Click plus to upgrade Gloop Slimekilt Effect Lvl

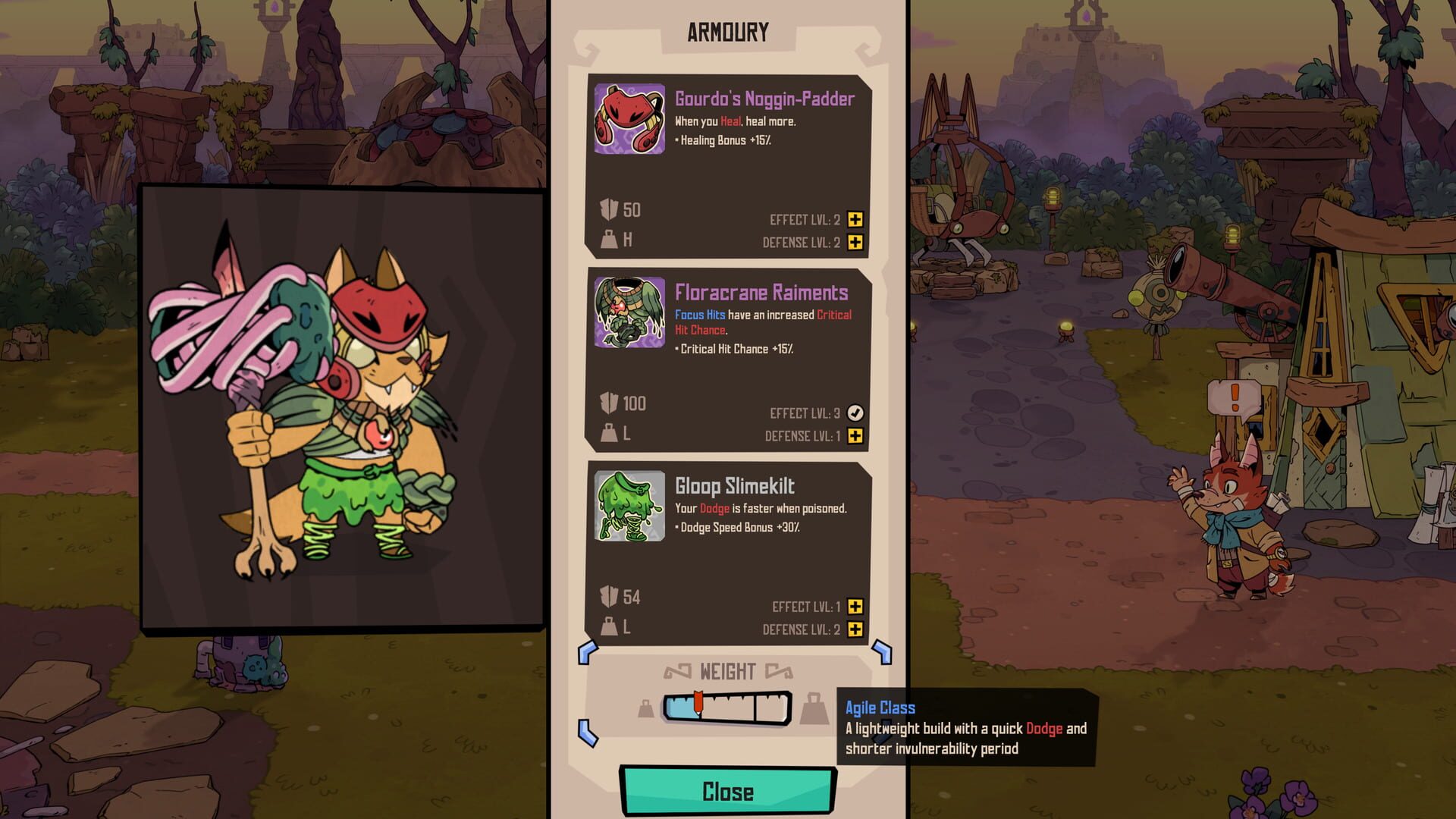[x=855, y=607]
